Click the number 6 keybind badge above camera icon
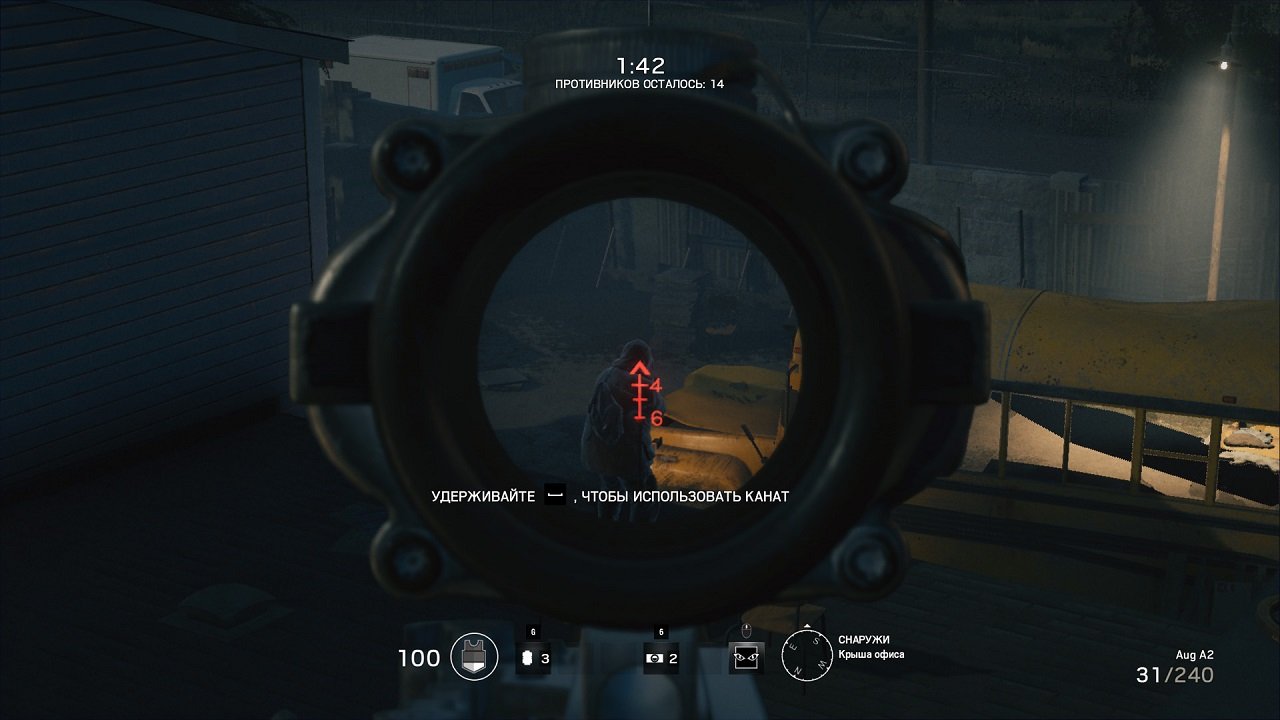1280x720 pixels. pyautogui.click(x=659, y=631)
